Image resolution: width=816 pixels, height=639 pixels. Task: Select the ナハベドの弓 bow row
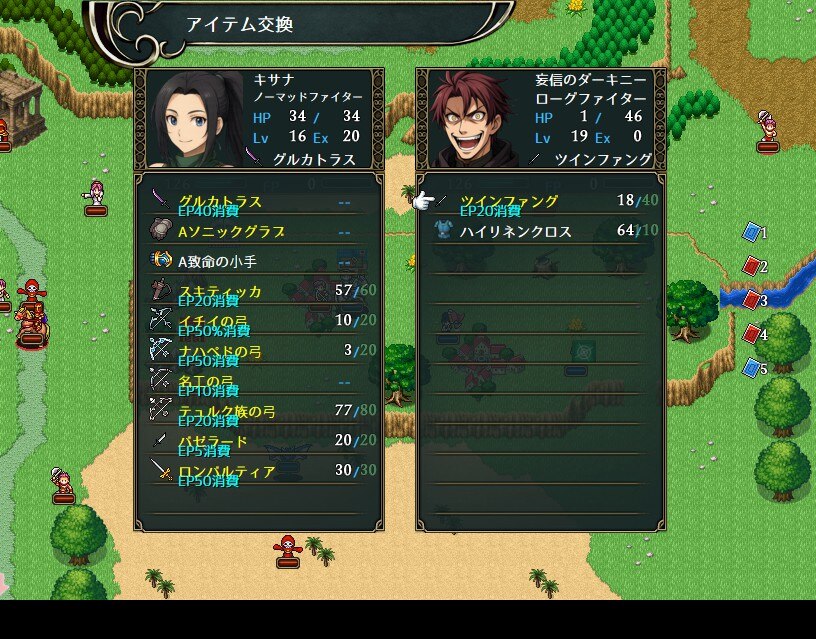(258, 351)
